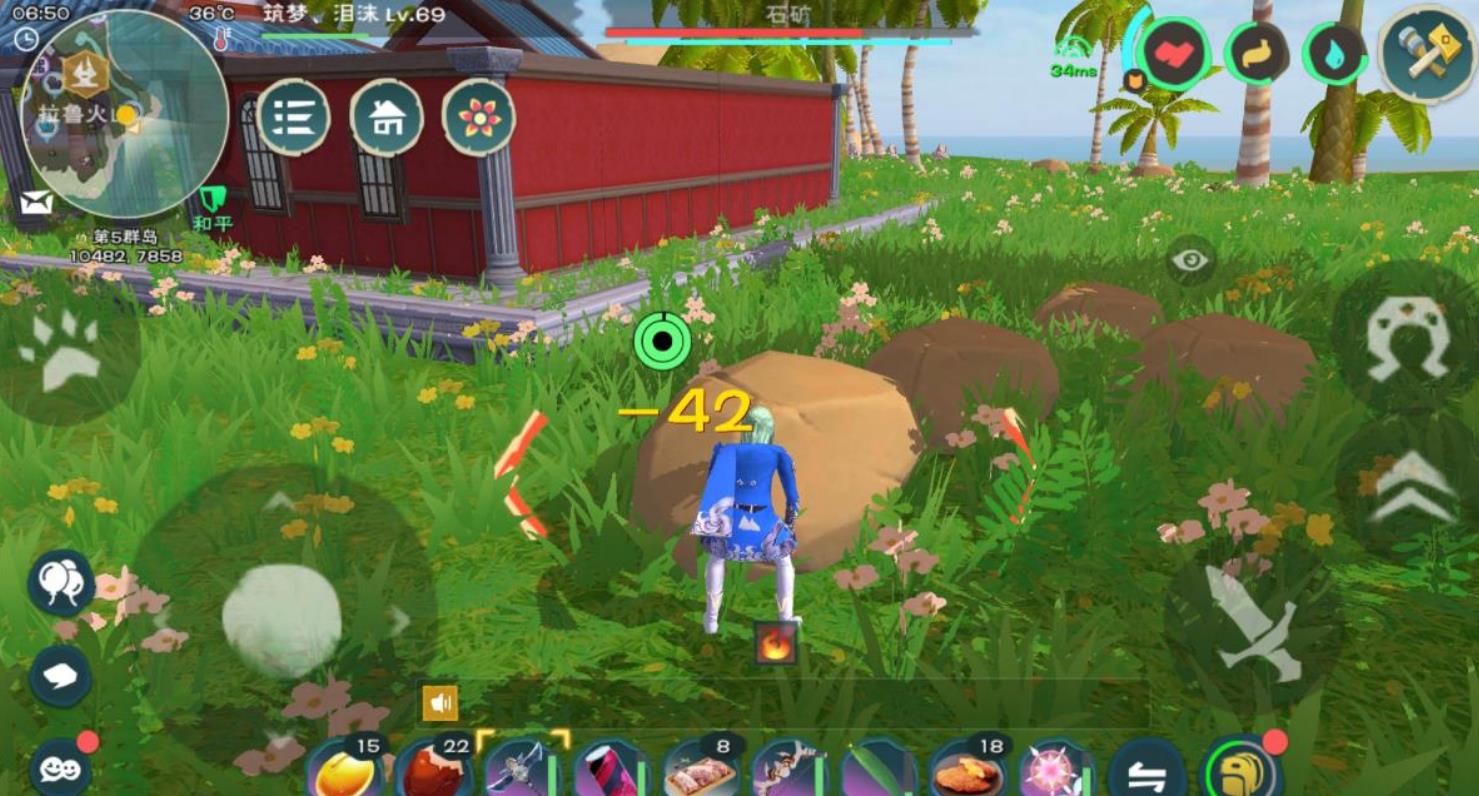The width and height of the screenshot is (1479, 796).
Task: Click the swap arrows hotbar button
Action: pyautogui.click(x=1147, y=772)
